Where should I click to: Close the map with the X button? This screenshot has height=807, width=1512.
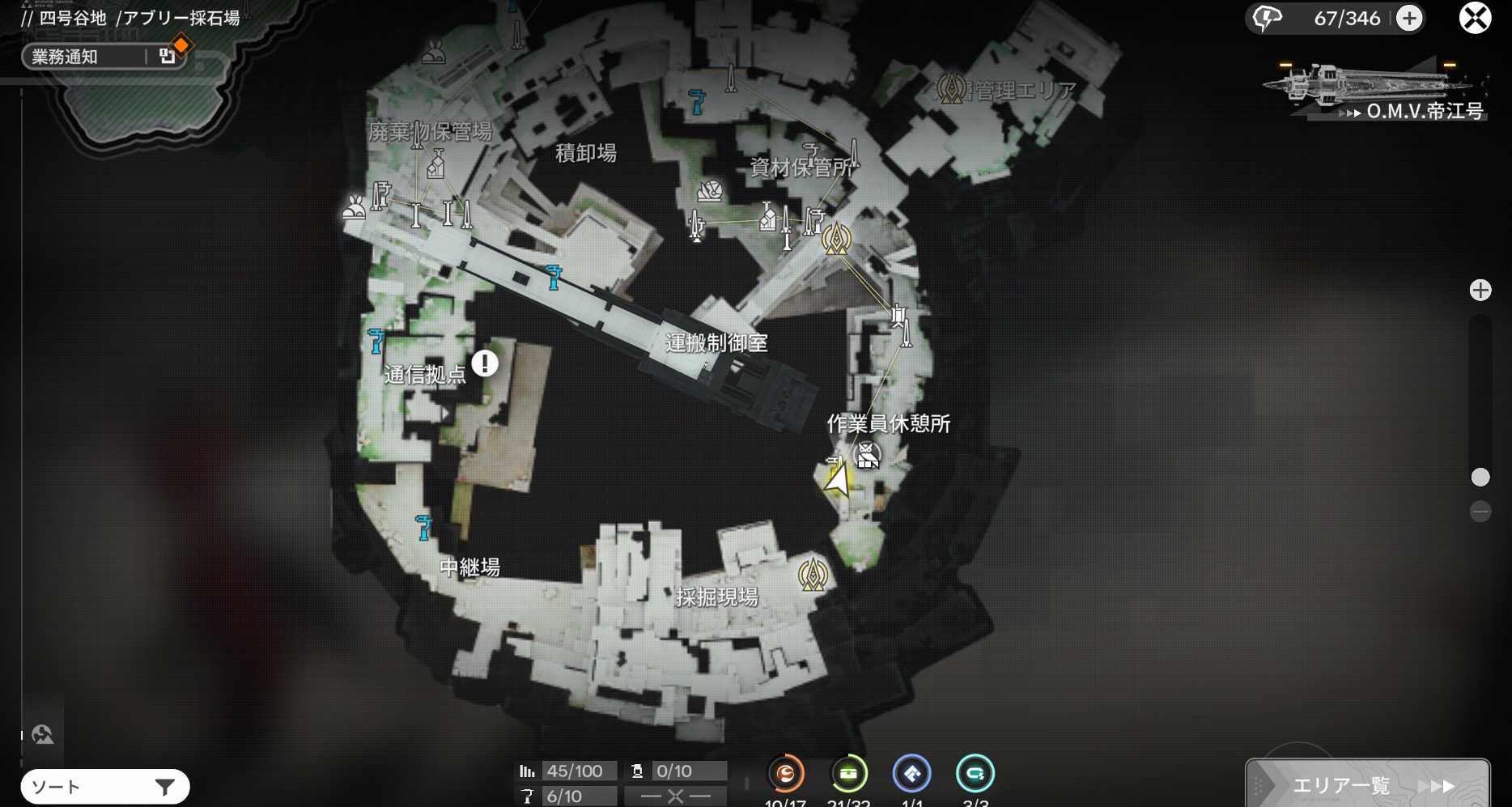[1475, 18]
